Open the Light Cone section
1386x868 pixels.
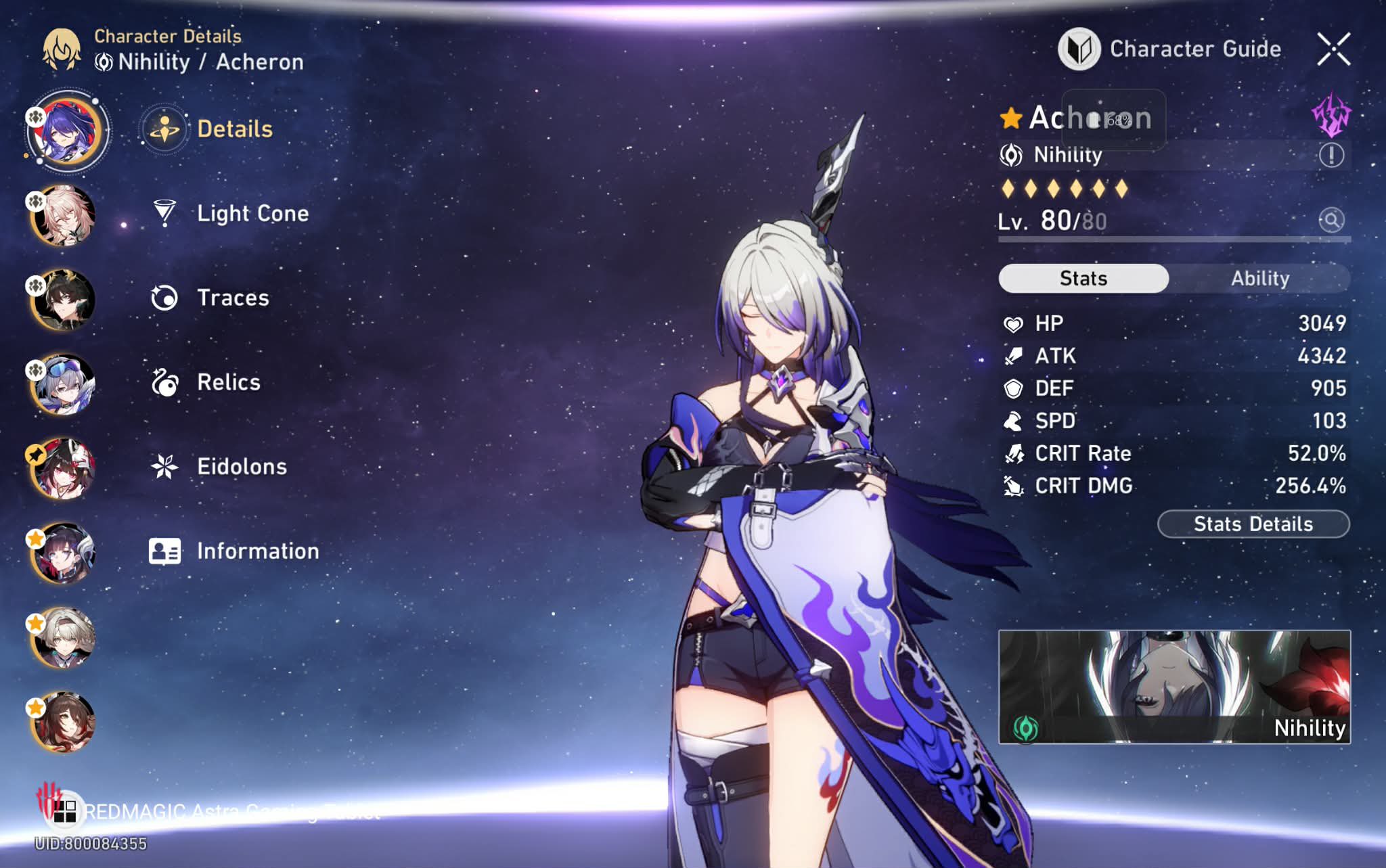point(252,213)
